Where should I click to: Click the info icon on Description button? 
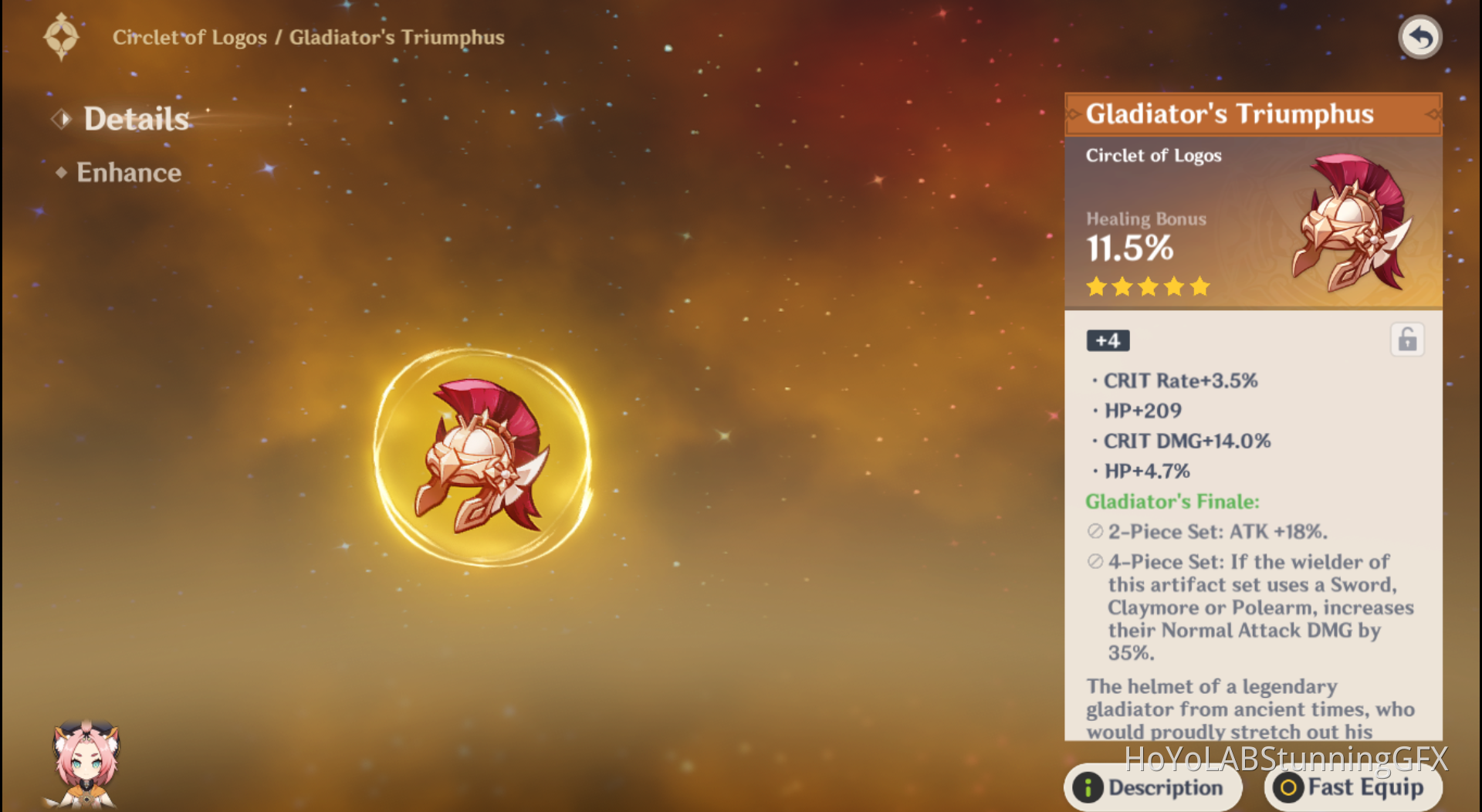(x=1089, y=788)
